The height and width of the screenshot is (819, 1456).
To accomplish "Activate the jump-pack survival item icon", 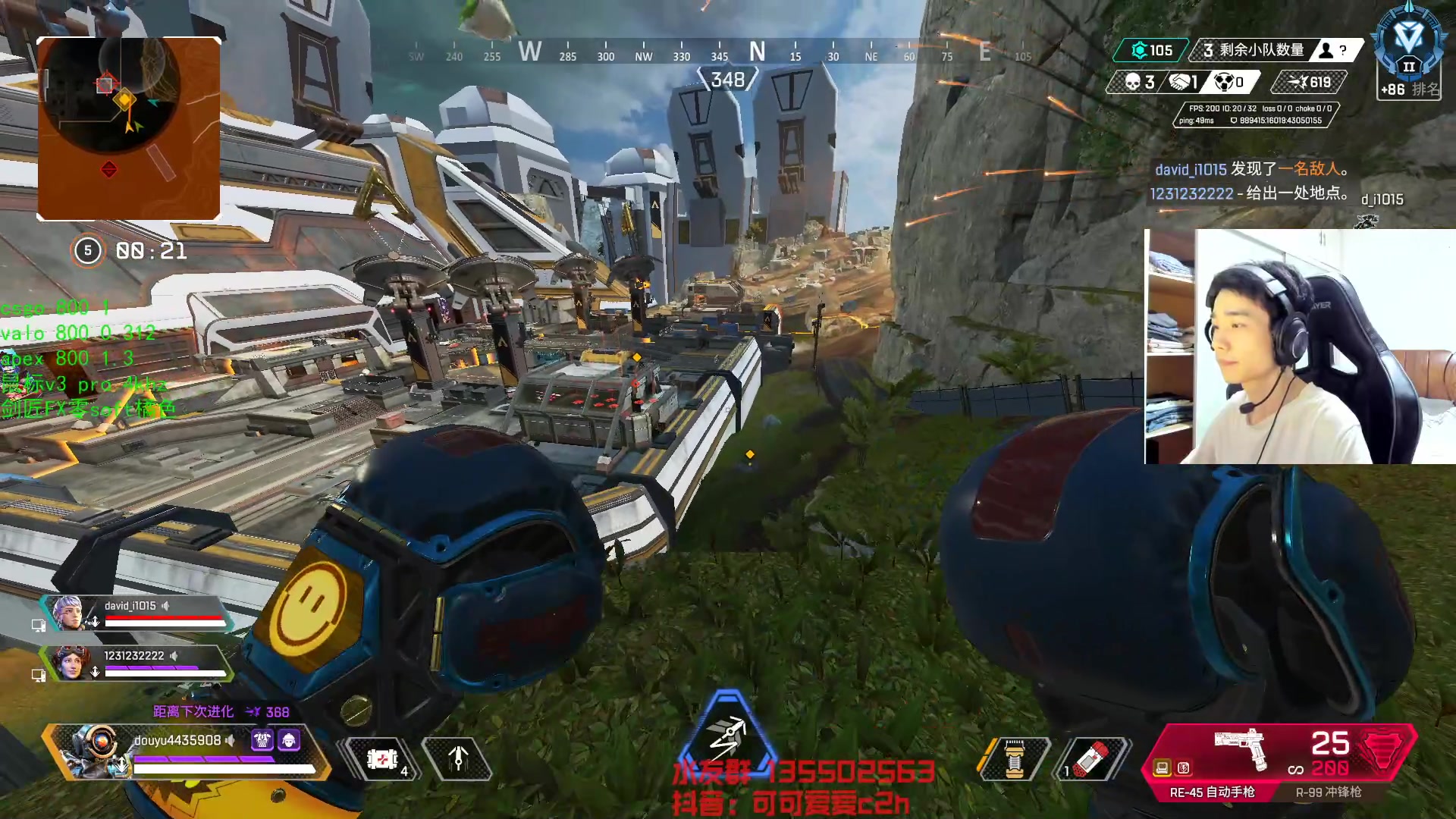I will [457, 758].
